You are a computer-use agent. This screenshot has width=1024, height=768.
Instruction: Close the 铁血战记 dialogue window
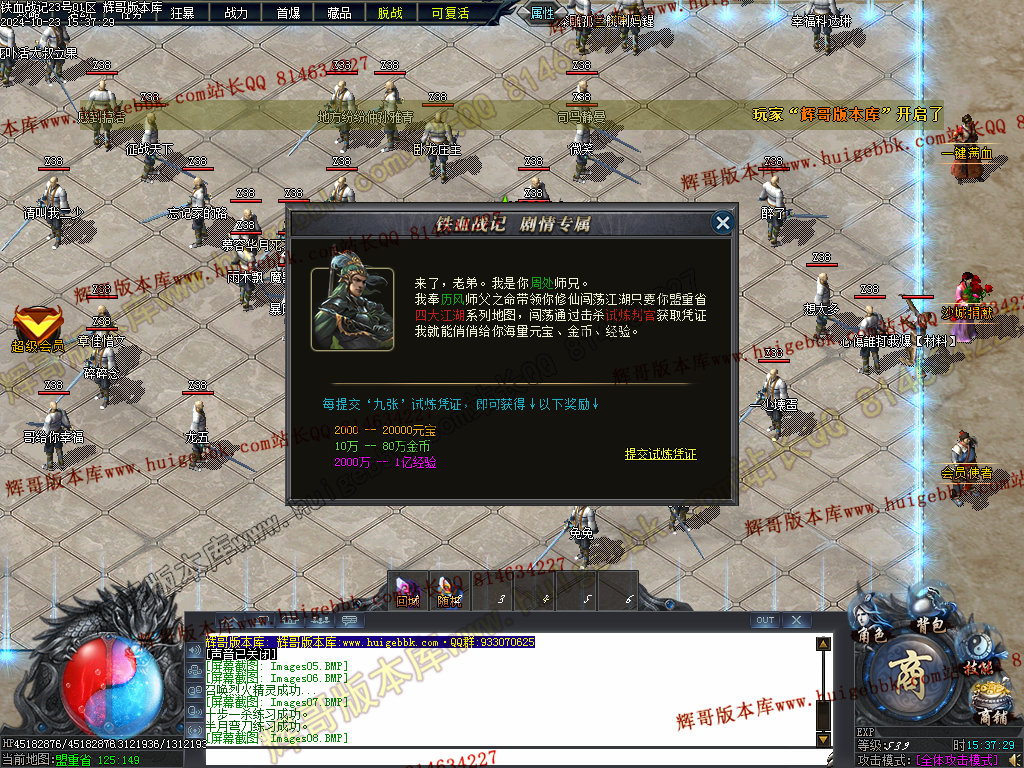(723, 223)
